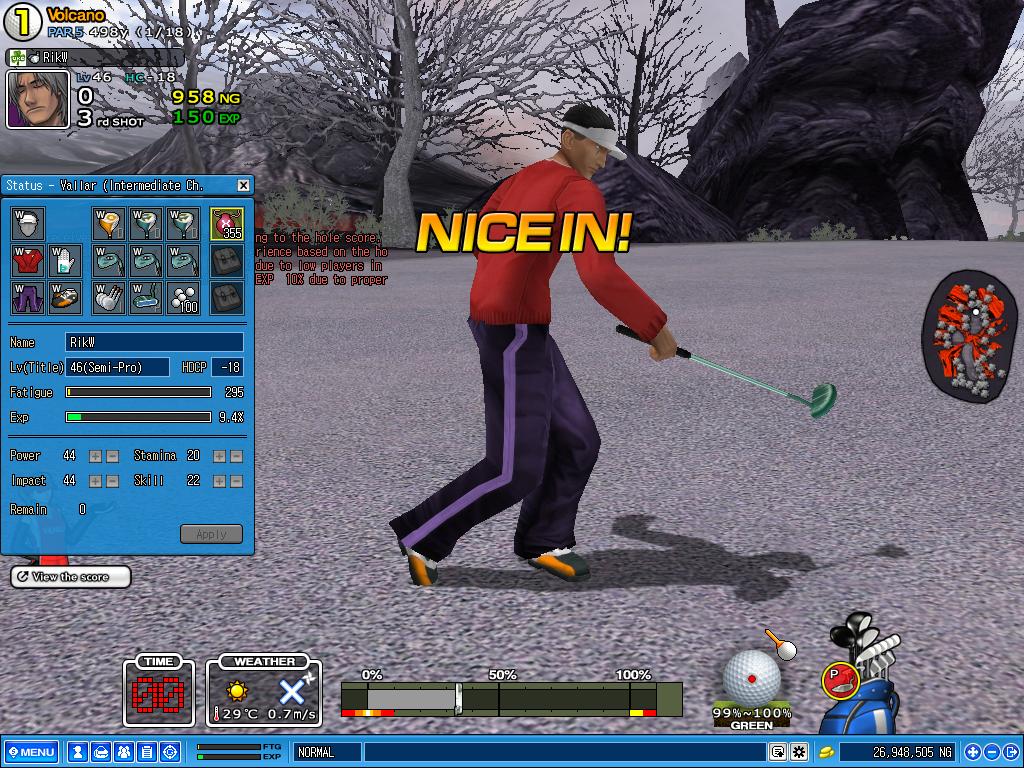Click the golf ball impact point selector
The width and height of the screenshot is (1024, 768).
752,677
